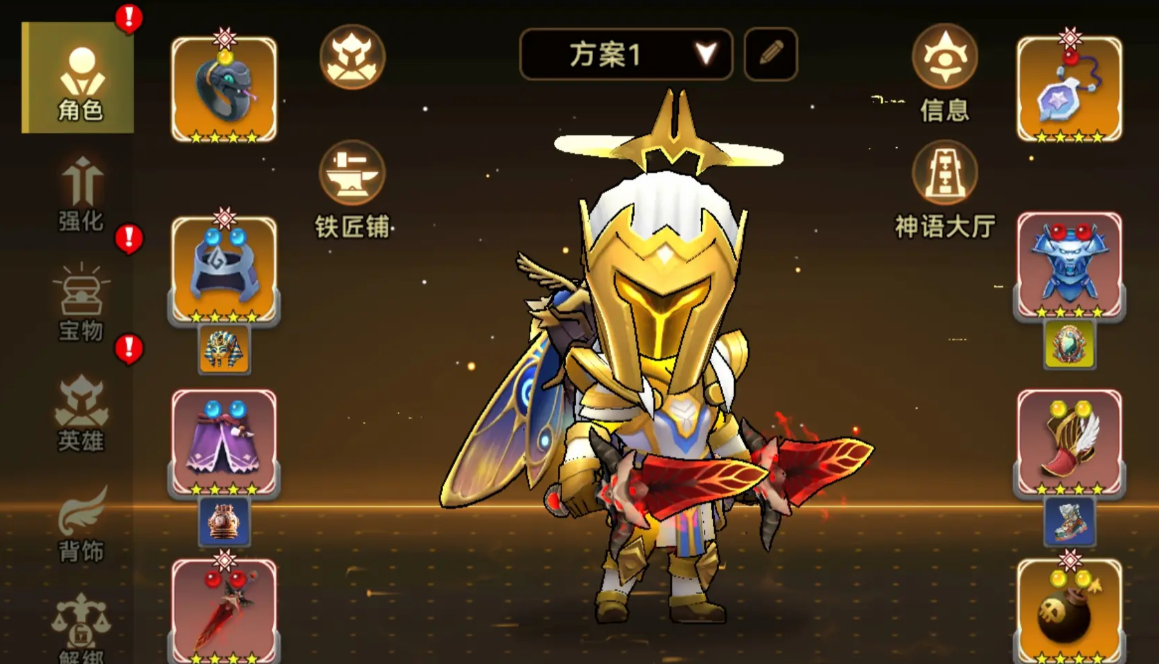
Task: Select the crystal amulet necklace slot
Action: coord(1069,89)
